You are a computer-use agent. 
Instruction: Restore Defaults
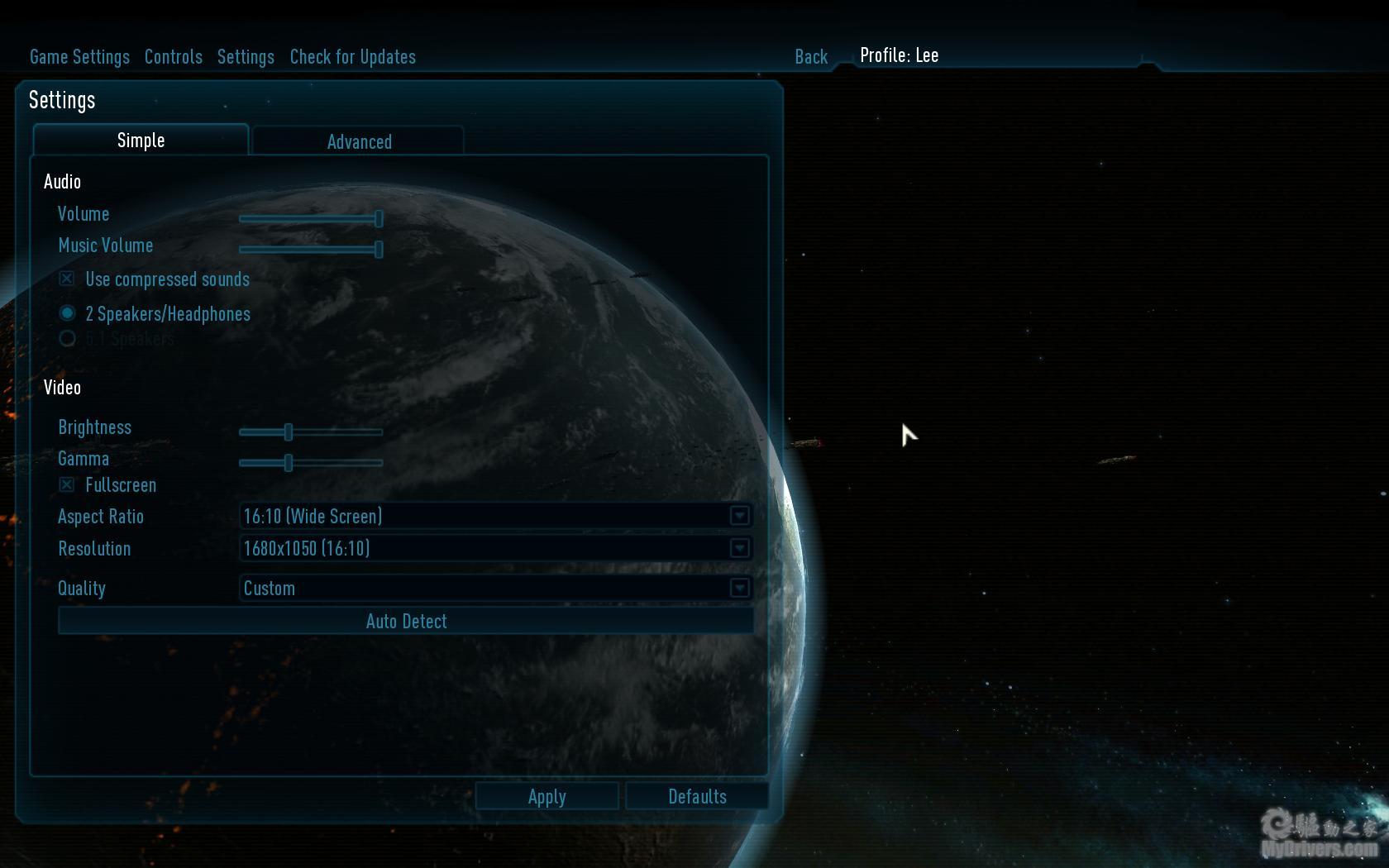point(697,796)
